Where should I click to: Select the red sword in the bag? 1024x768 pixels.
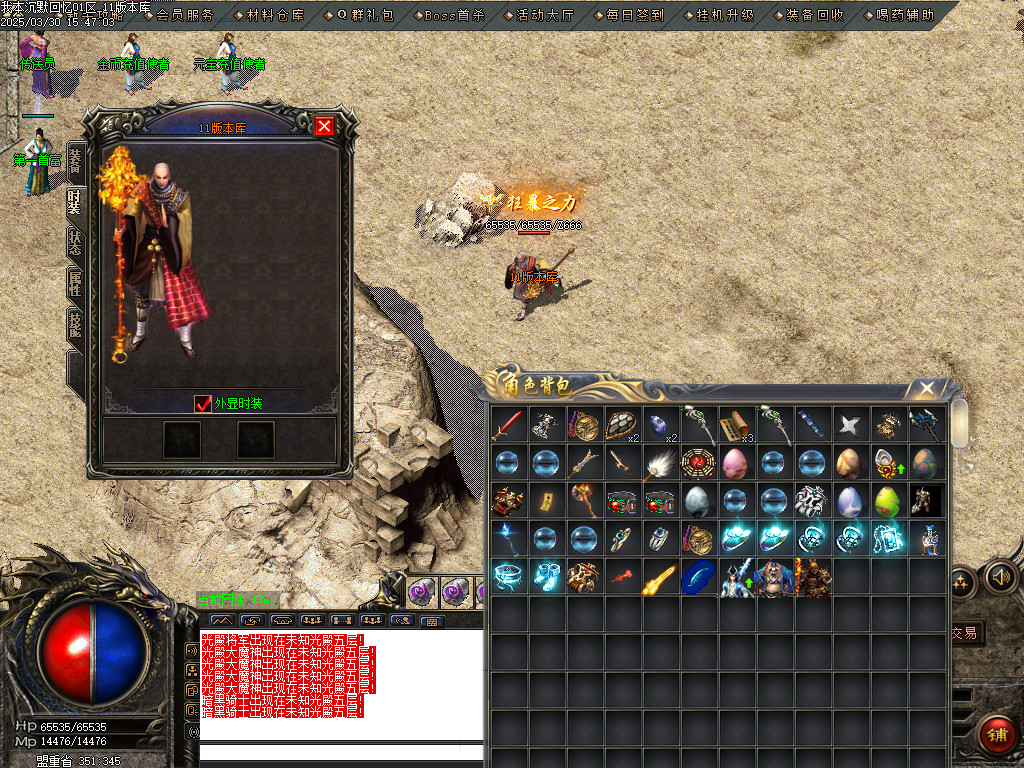pyautogui.click(x=508, y=425)
